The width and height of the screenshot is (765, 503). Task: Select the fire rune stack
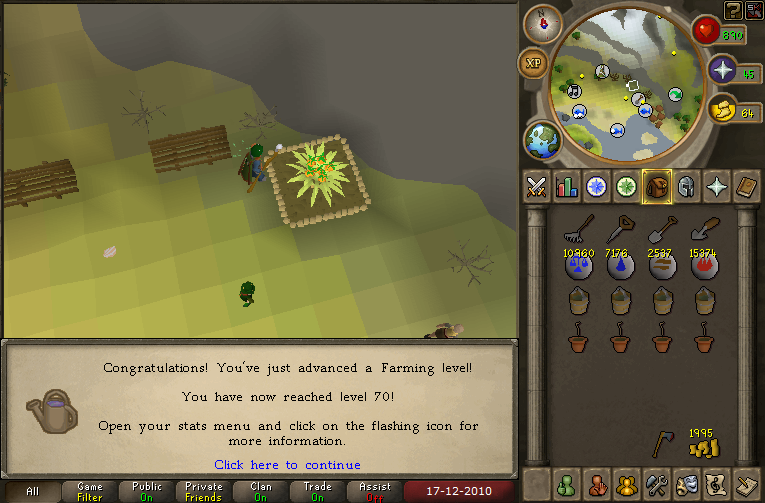point(704,266)
